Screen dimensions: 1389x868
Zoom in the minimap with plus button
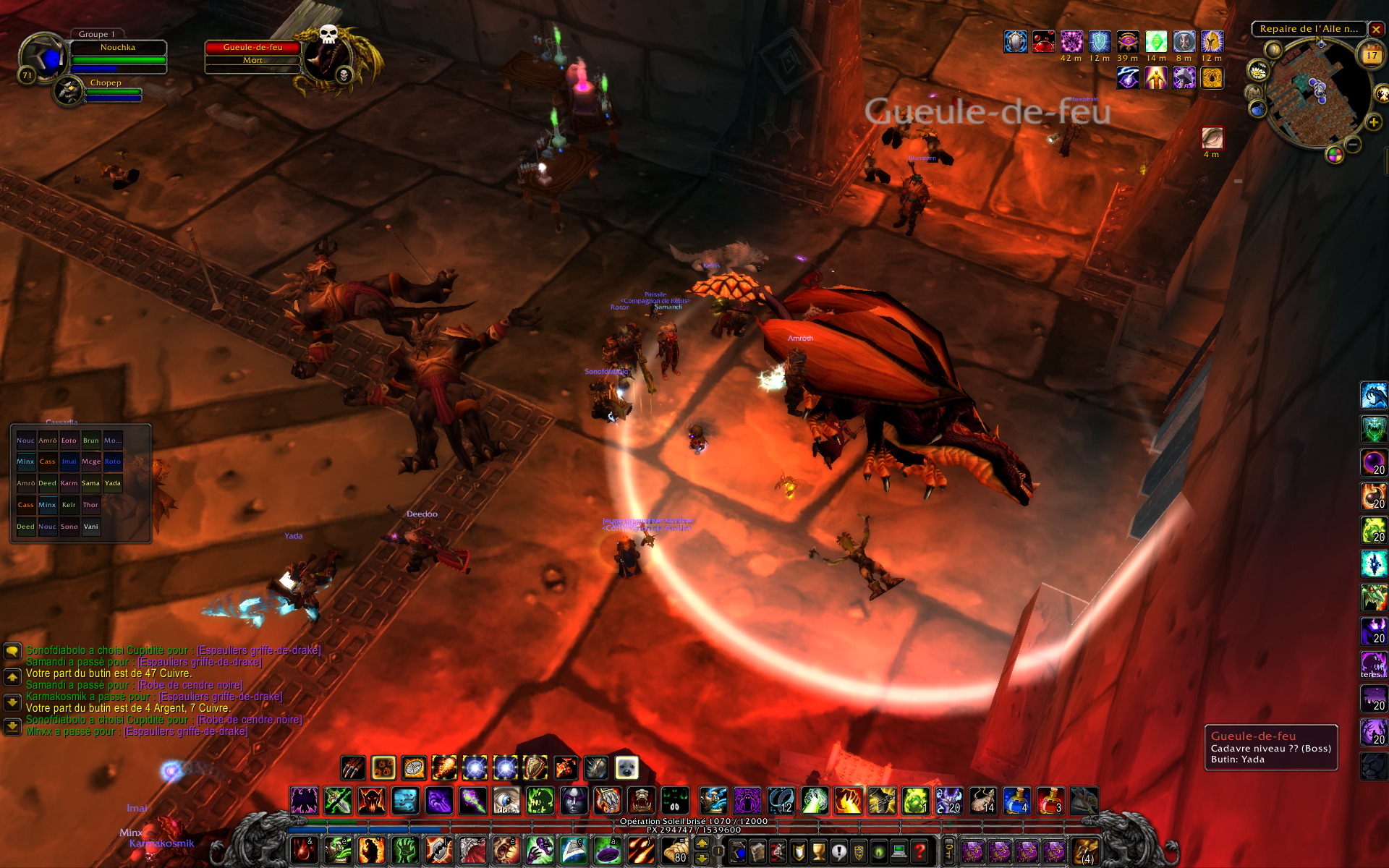click(x=1373, y=122)
